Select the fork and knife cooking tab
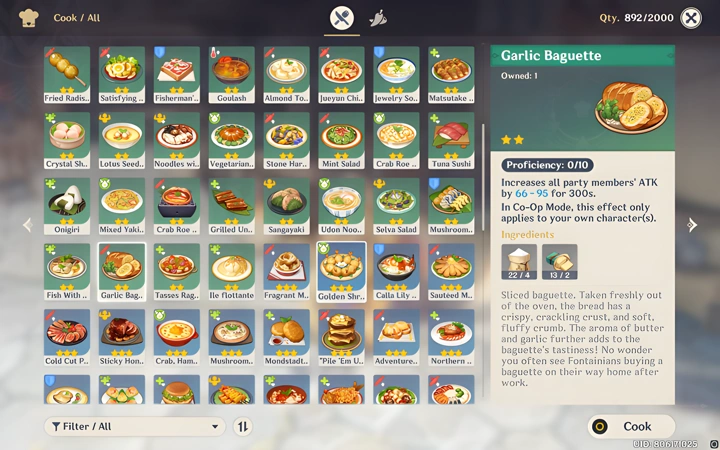Image resolution: width=720 pixels, height=450 pixels. pos(342,18)
